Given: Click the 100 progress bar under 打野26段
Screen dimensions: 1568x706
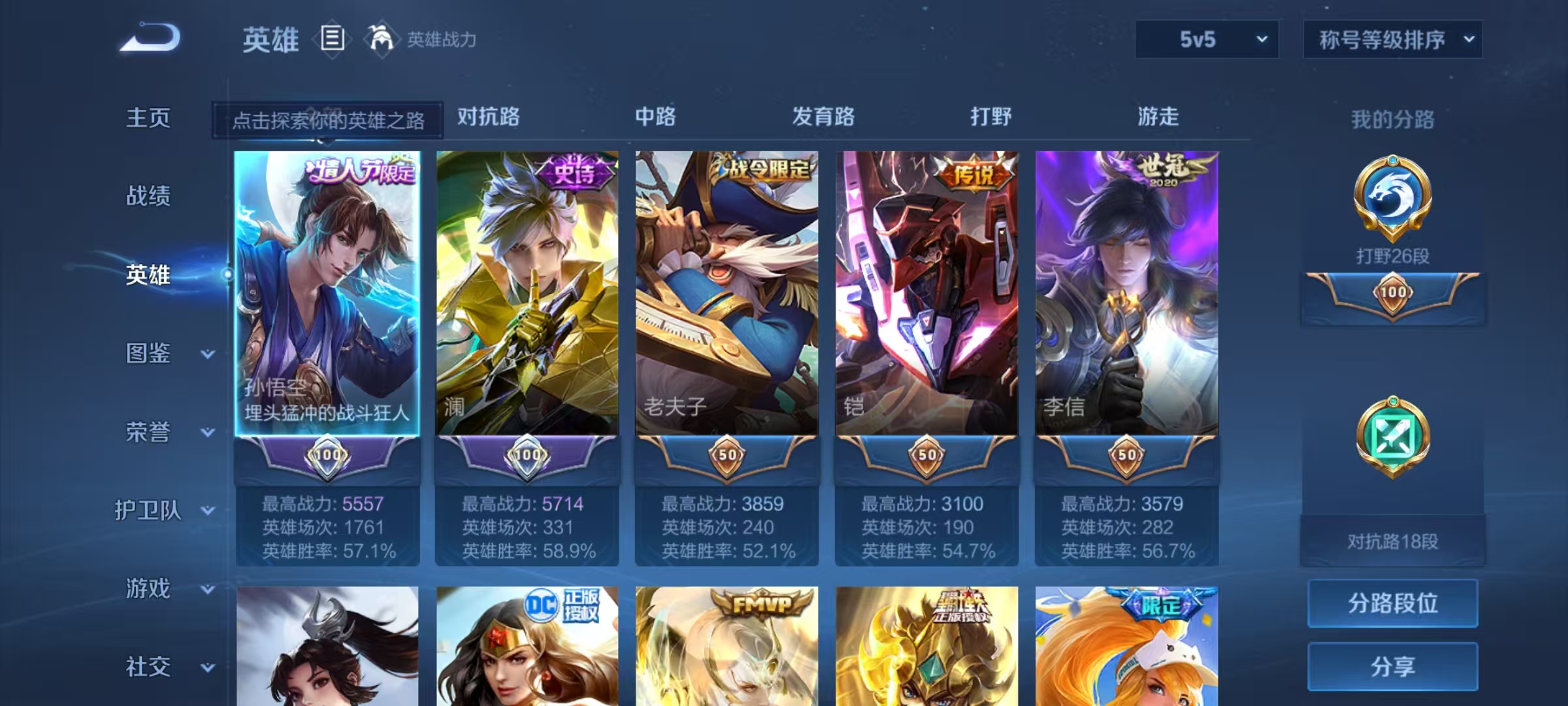Looking at the screenshot, I should click(x=1392, y=293).
